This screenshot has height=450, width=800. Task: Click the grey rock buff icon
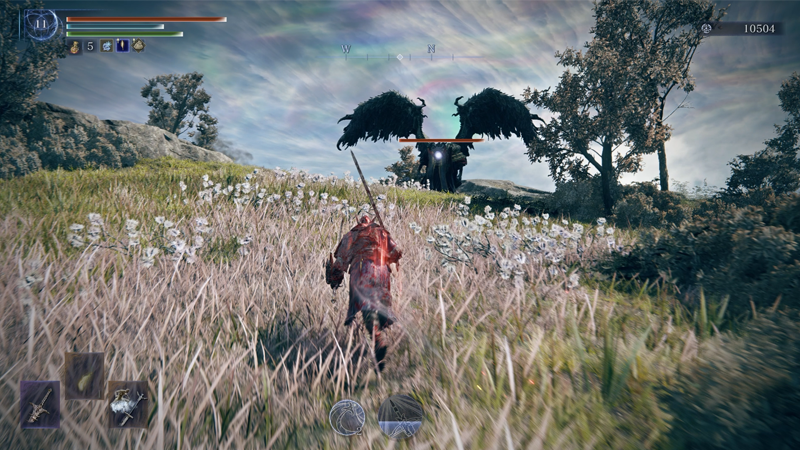[x=138, y=46]
